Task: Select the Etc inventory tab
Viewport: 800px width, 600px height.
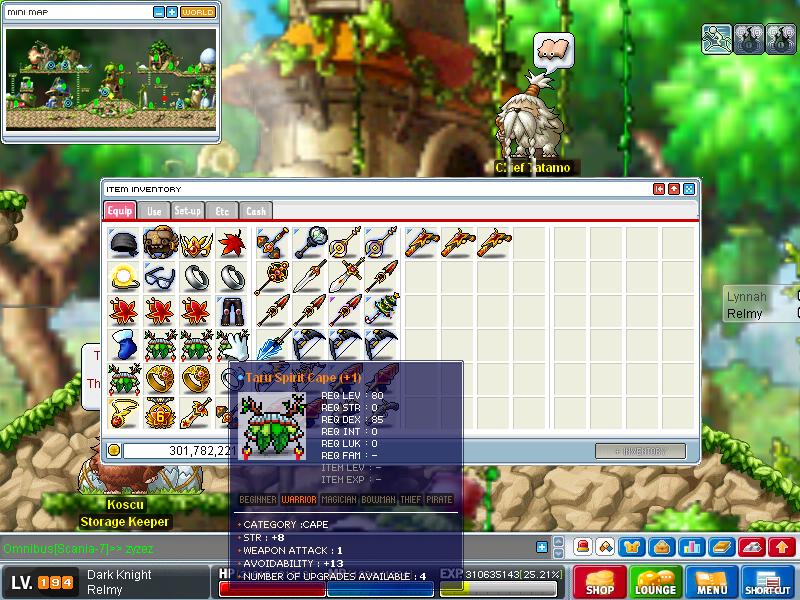Action: (222, 211)
